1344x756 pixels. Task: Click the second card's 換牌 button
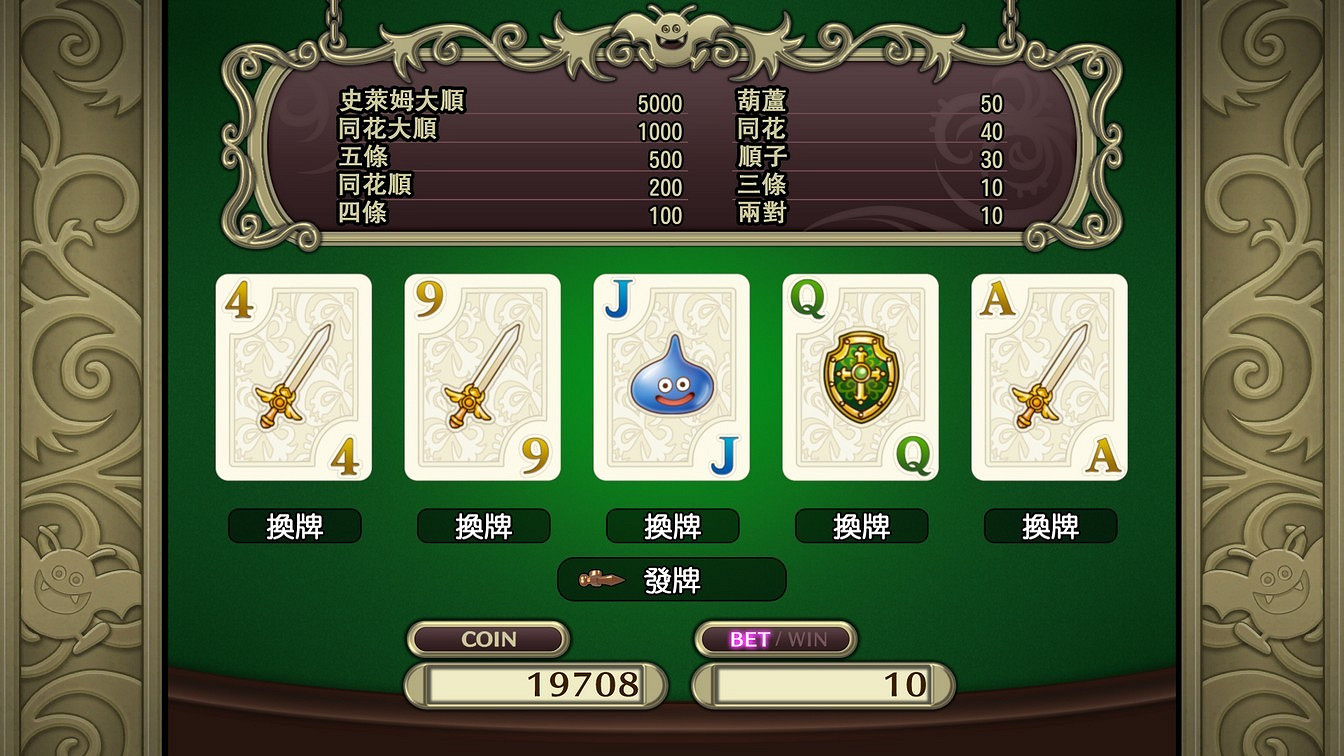point(481,526)
